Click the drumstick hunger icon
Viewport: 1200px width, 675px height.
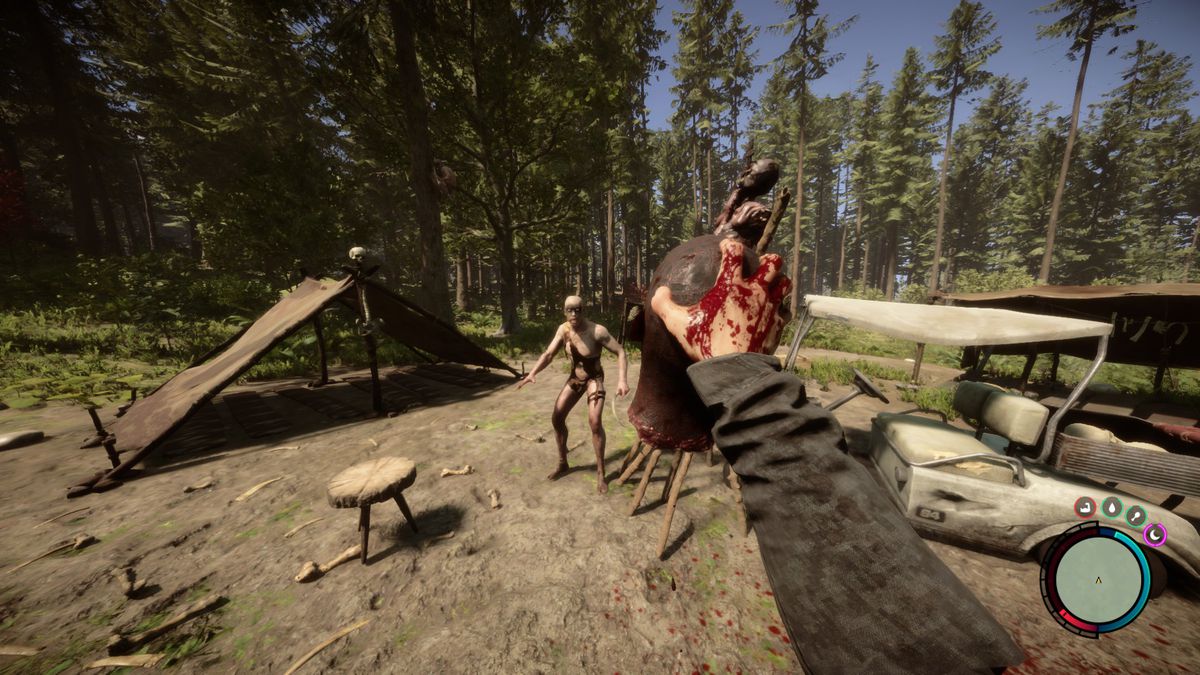pos(1136,515)
